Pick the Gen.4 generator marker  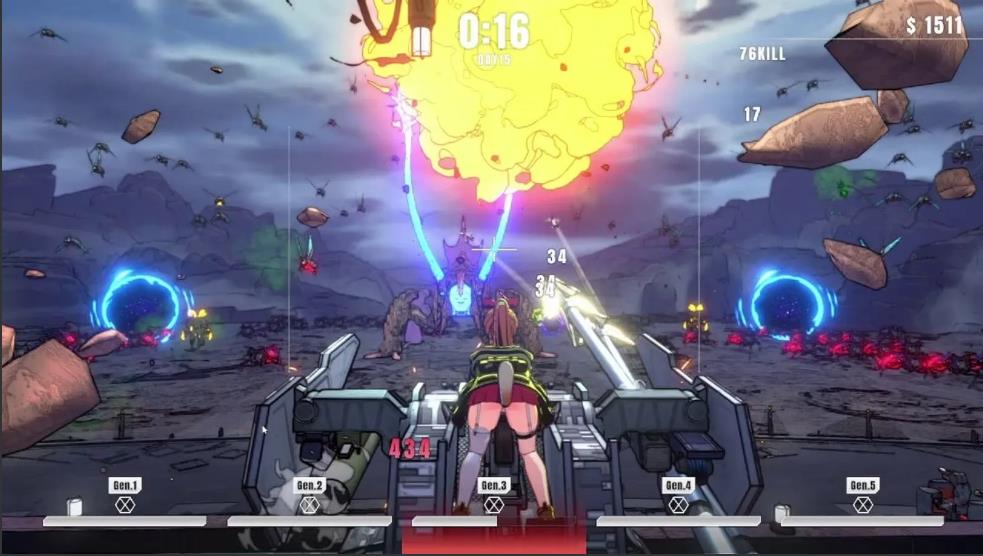678,495
